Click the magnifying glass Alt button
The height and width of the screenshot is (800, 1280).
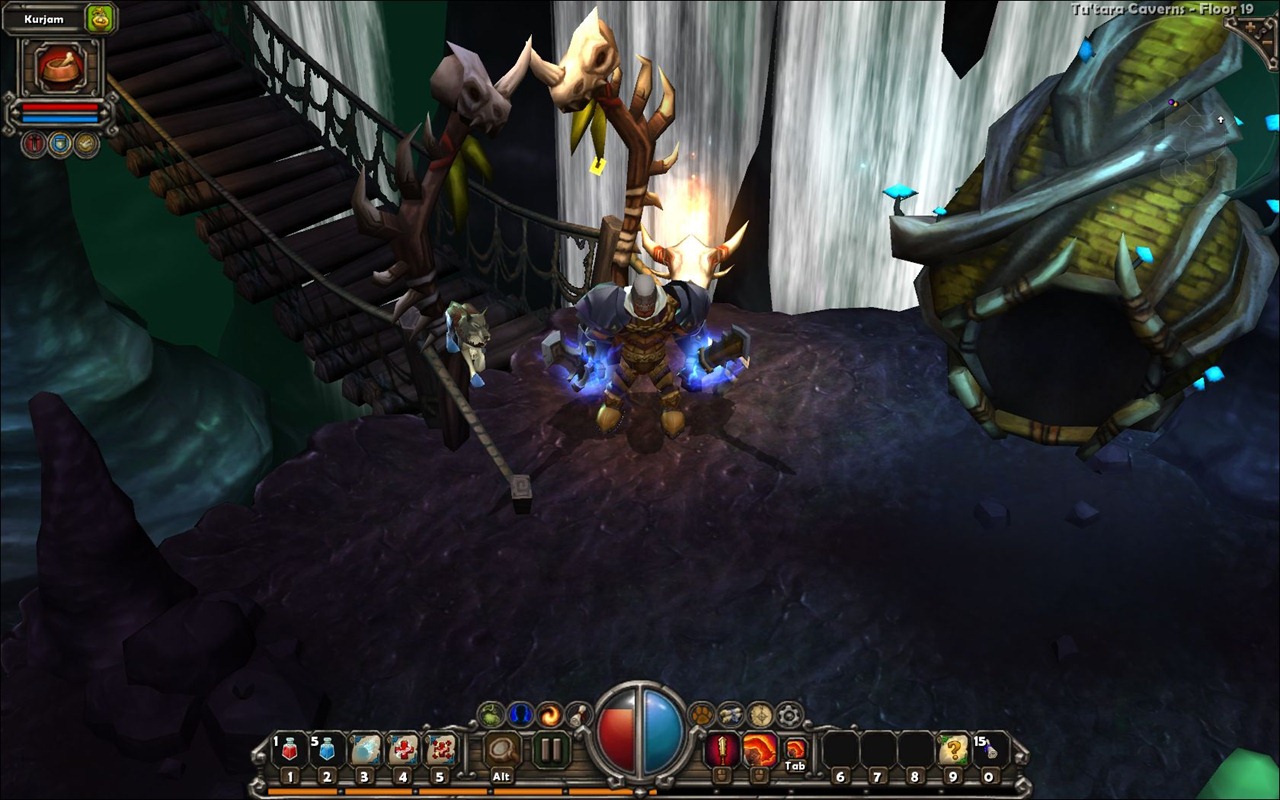click(502, 749)
